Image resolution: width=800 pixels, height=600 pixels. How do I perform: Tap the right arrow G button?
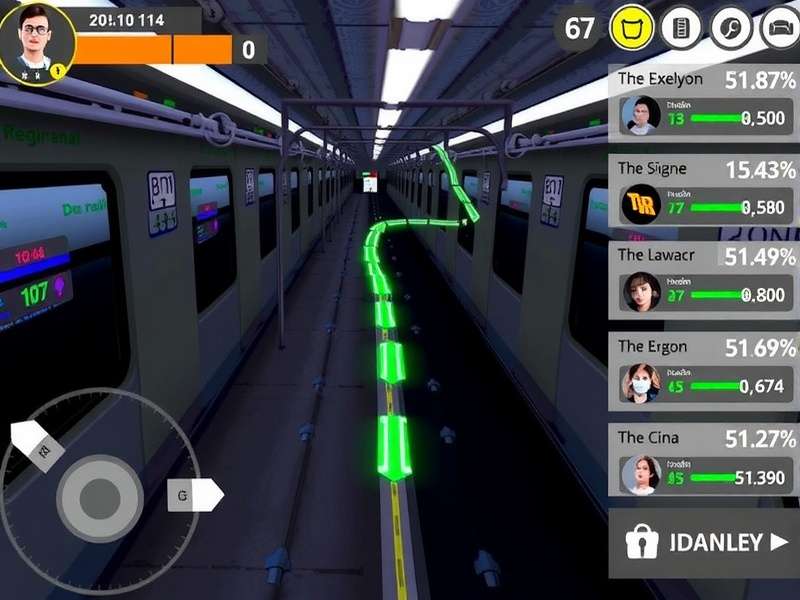(x=194, y=494)
